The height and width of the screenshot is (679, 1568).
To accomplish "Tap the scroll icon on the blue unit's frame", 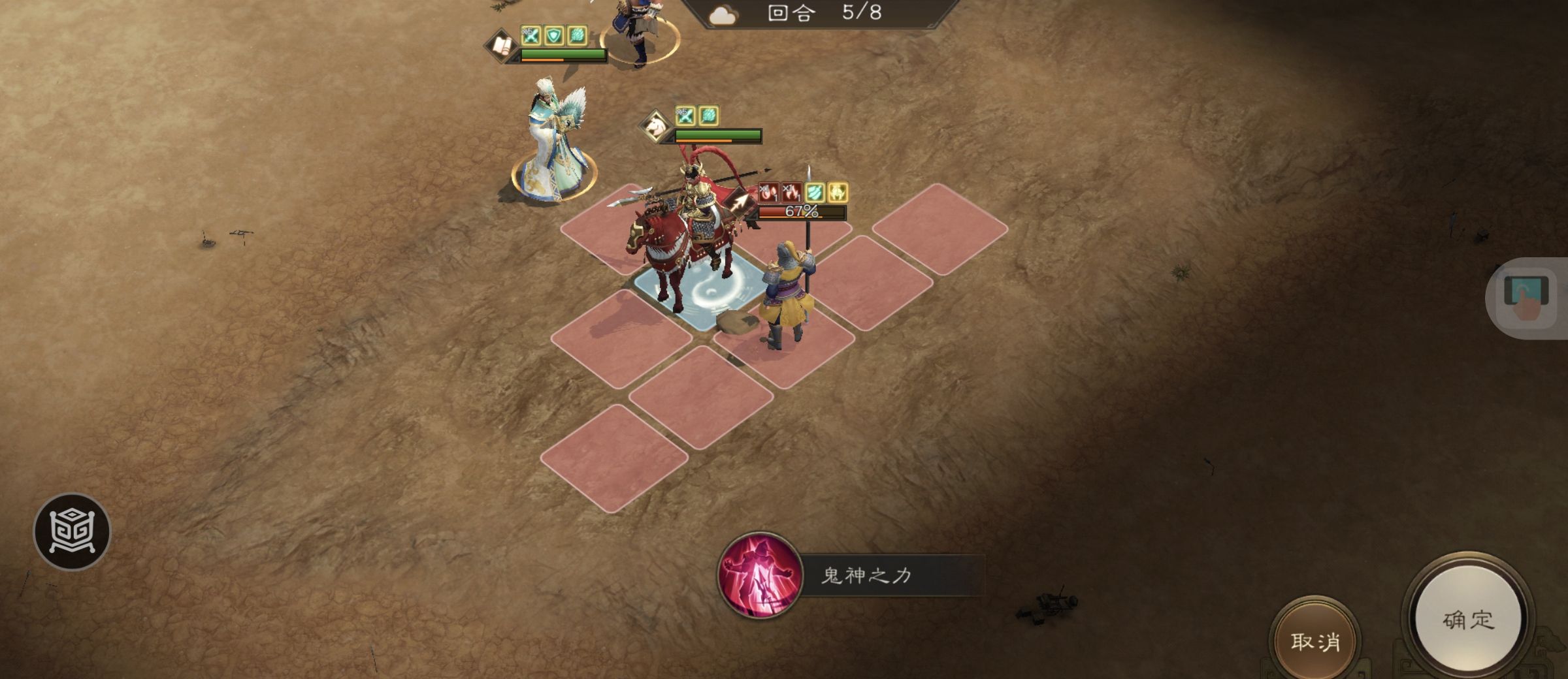I will click(502, 46).
